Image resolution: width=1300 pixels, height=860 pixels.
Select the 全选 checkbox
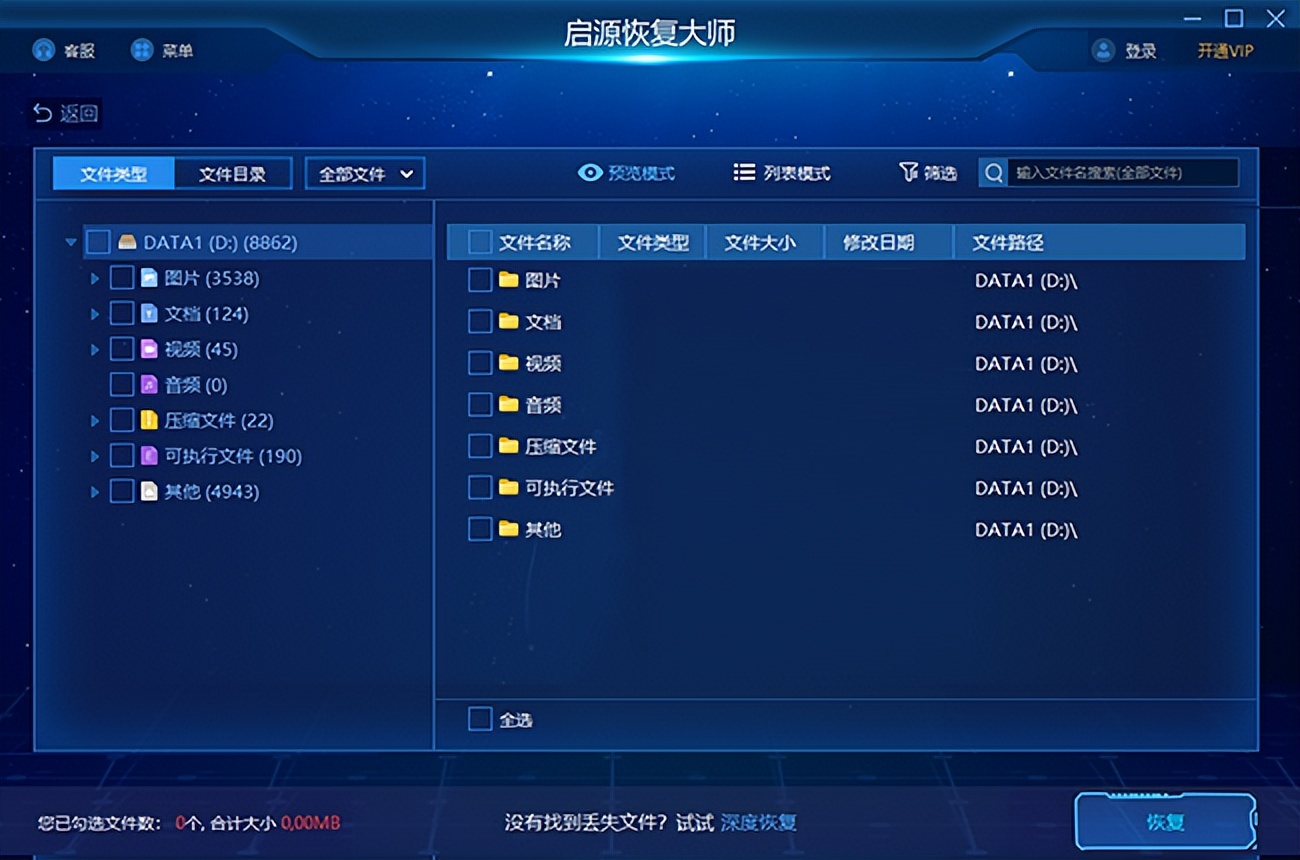479,719
